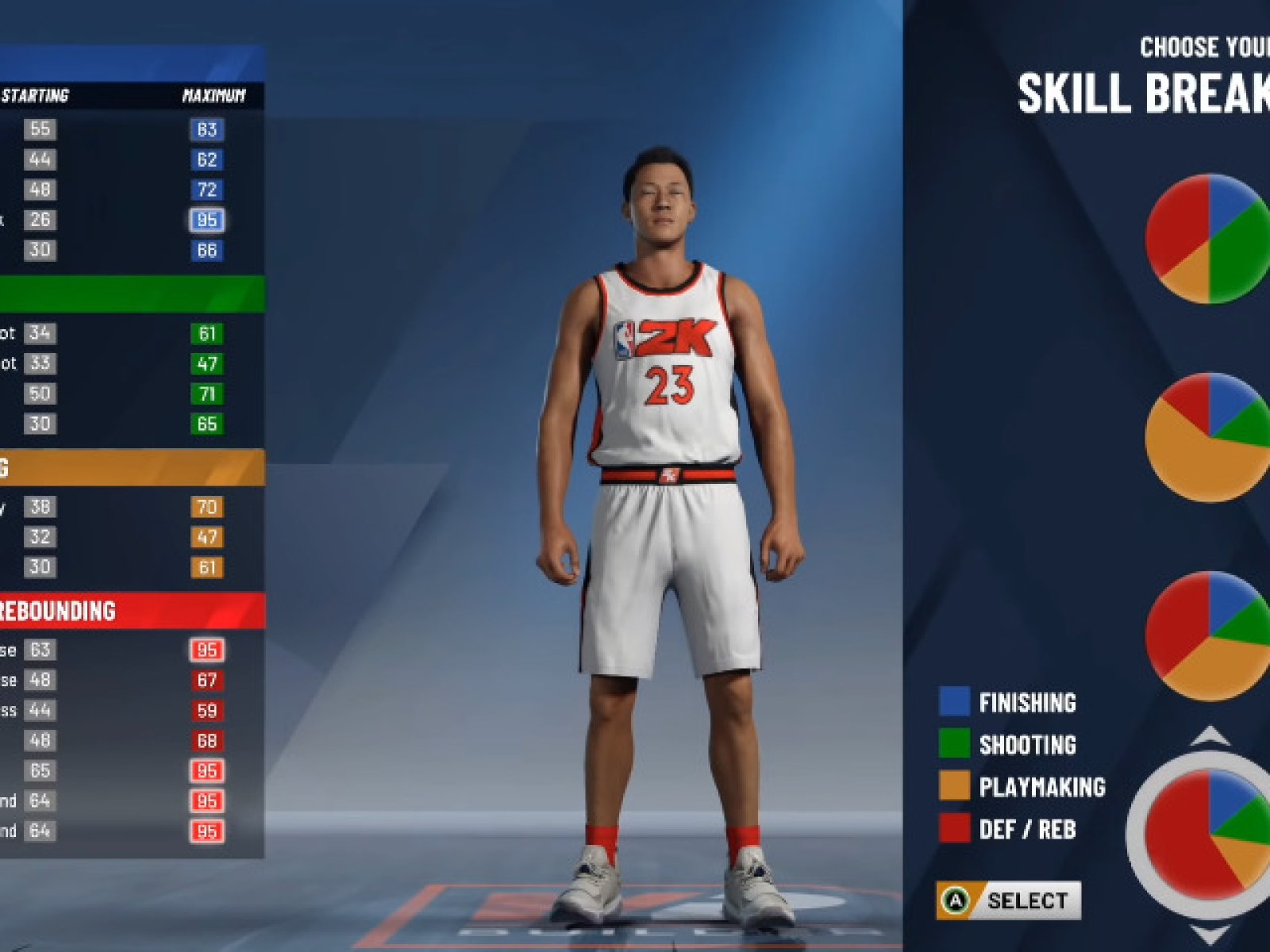The height and width of the screenshot is (952, 1270).
Task: Select the mostly orange playmaking pie chart
Action: [x=1208, y=437]
